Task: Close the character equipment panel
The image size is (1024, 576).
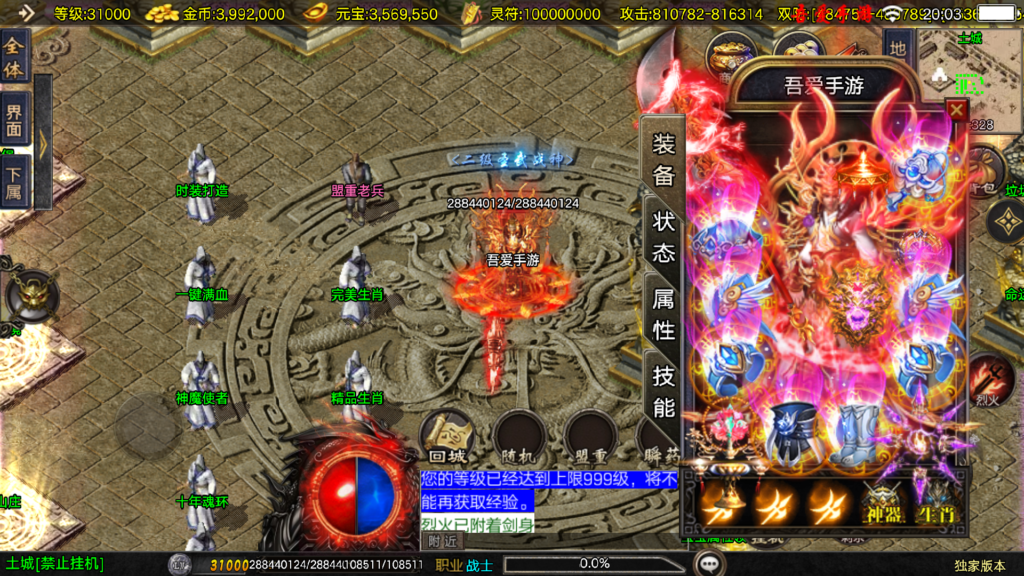Action: [x=956, y=110]
